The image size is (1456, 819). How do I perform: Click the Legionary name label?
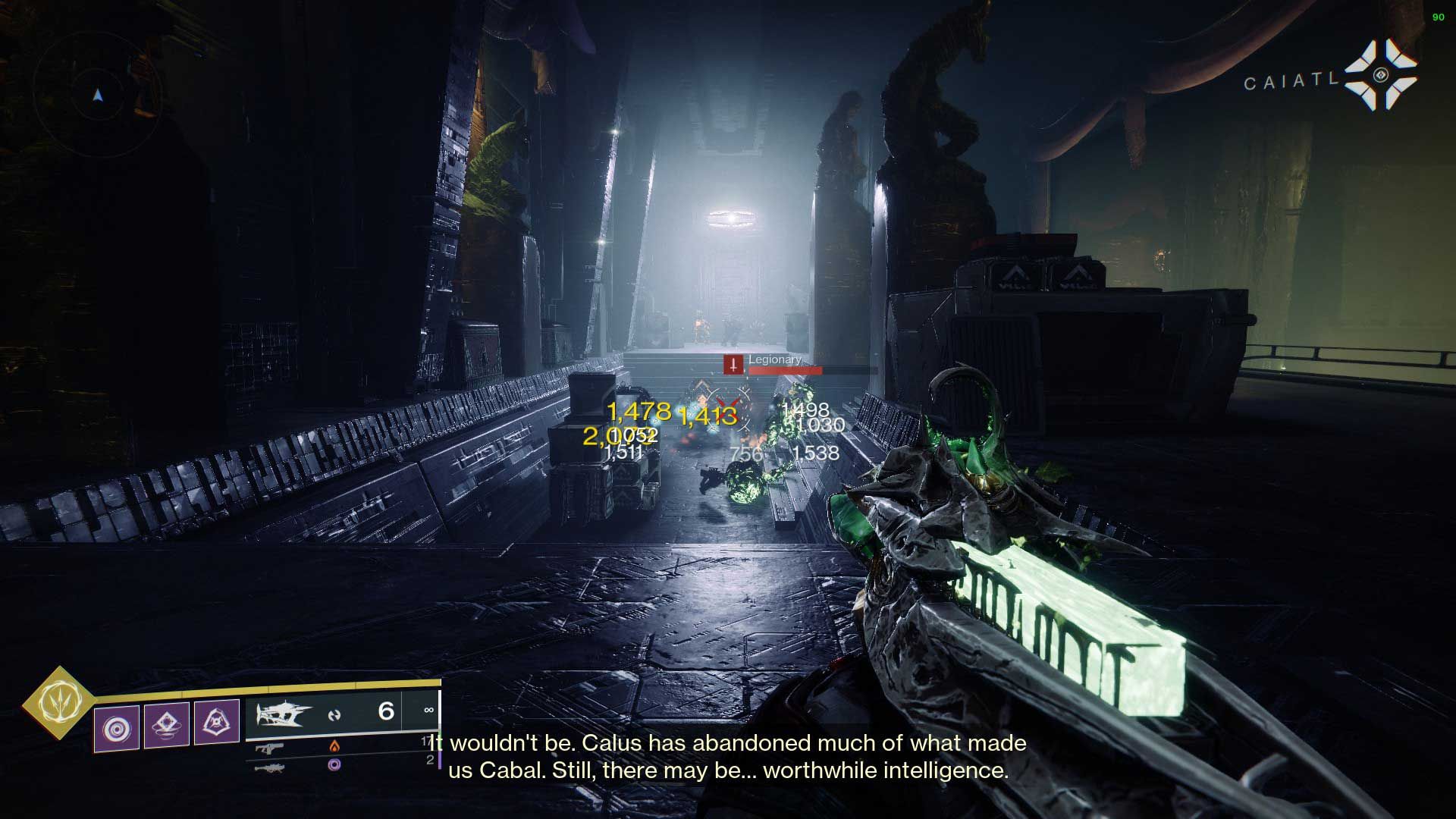[775, 359]
